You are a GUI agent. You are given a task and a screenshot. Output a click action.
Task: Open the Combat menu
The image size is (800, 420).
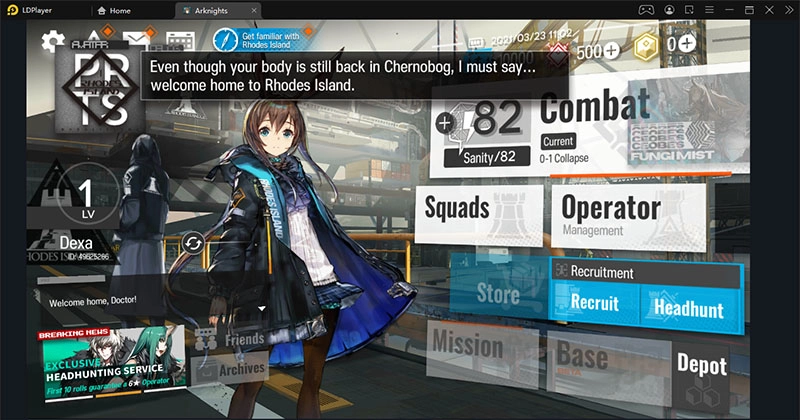point(594,108)
